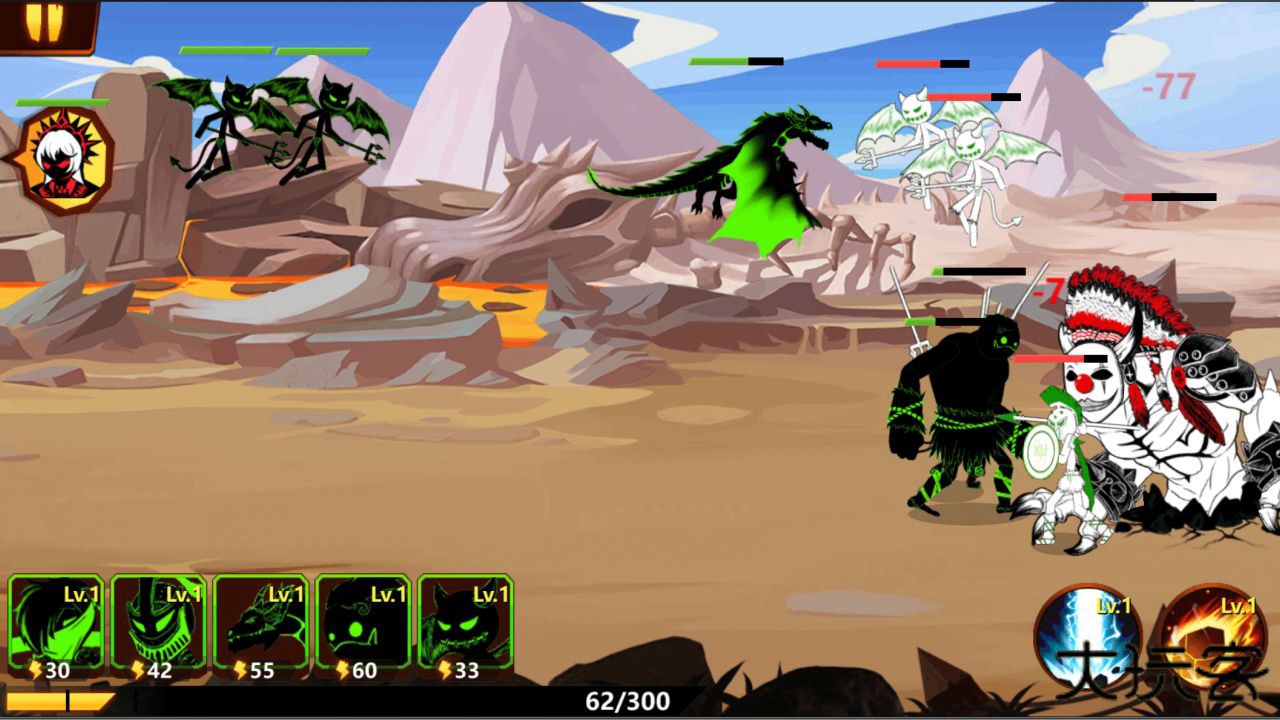Pause the battle
The height and width of the screenshot is (720, 1280).
pyautogui.click(x=44, y=22)
